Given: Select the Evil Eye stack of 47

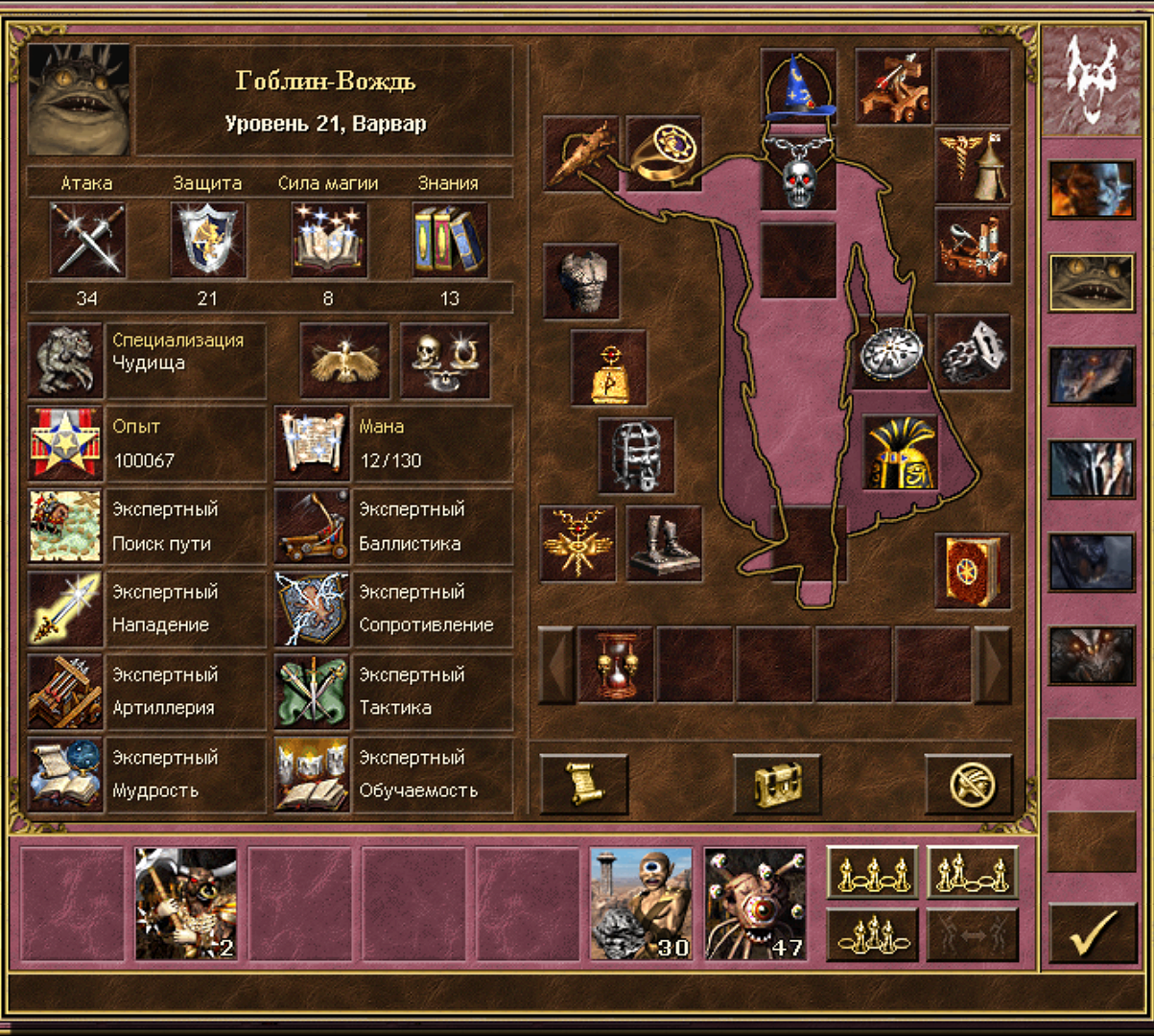Looking at the screenshot, I should click(755, 903).
